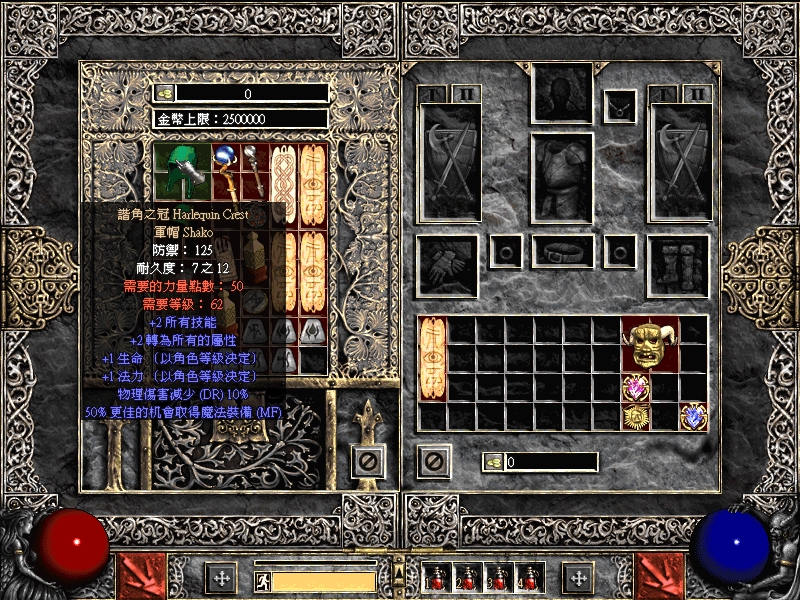
Task: Pick up the golden sun charm
Action: [x=636, y=417]
